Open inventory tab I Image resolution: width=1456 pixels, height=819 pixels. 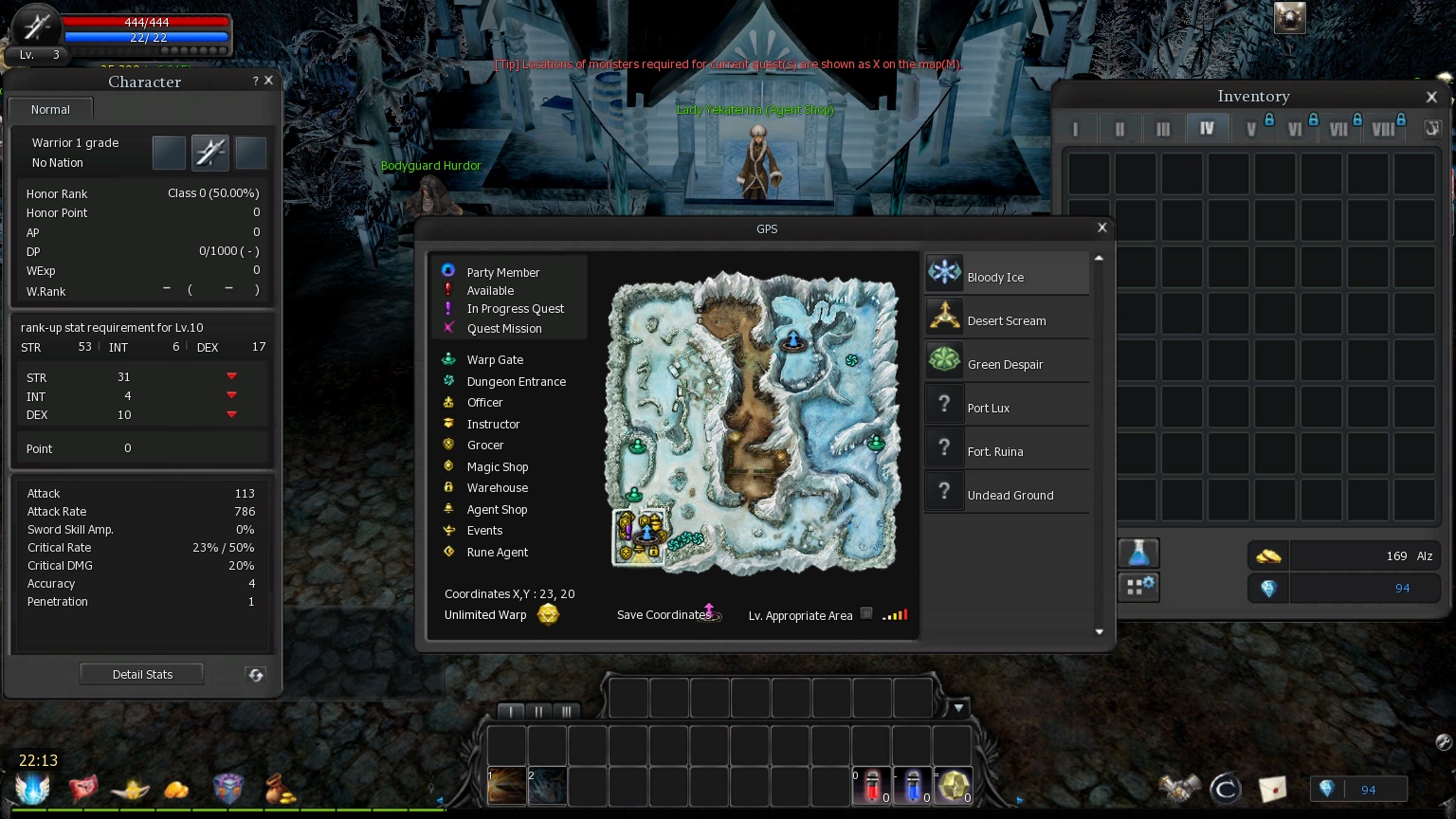pyautogui.click(x=1075, y=128)
